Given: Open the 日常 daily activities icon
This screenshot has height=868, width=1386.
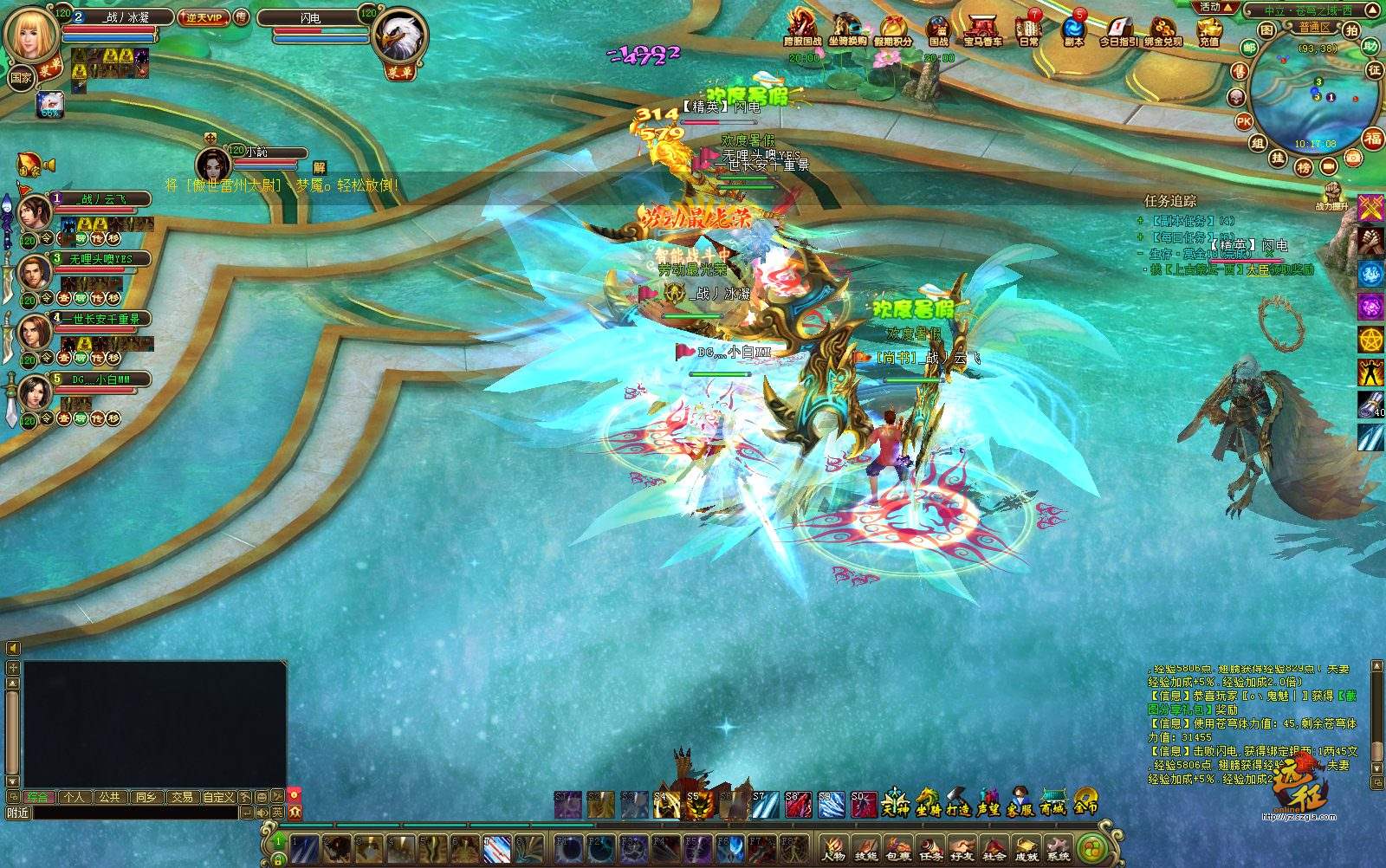Looking at the screenshot, I should tap(1029, 29).
